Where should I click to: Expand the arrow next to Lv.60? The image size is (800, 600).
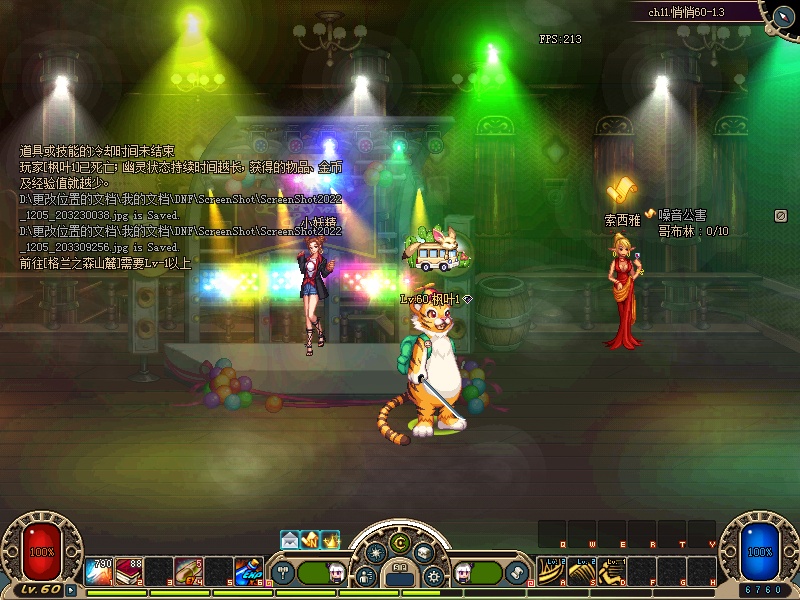tap(72, 591)
